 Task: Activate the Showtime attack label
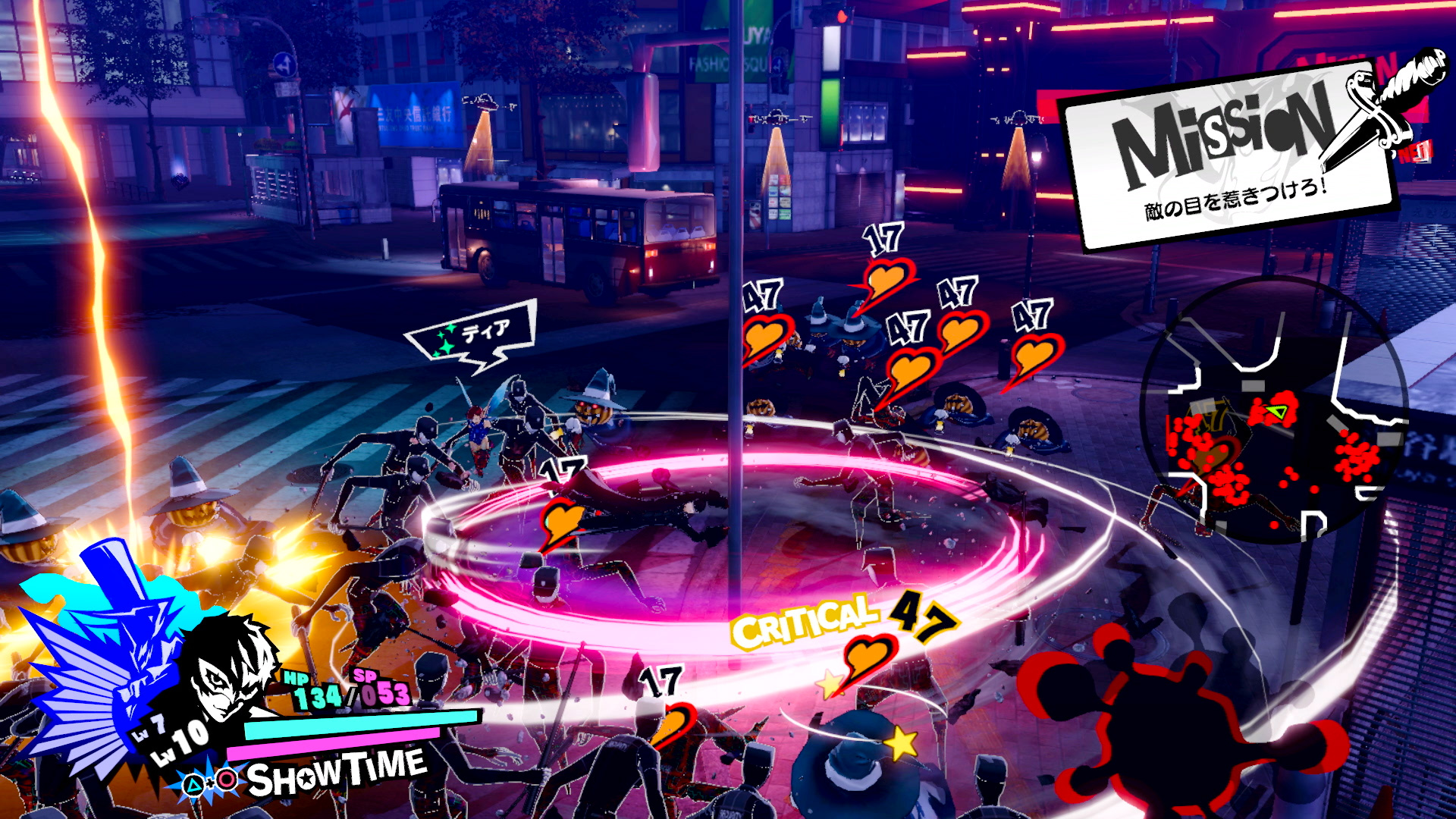pyautogui.click(x=336, y=772)
